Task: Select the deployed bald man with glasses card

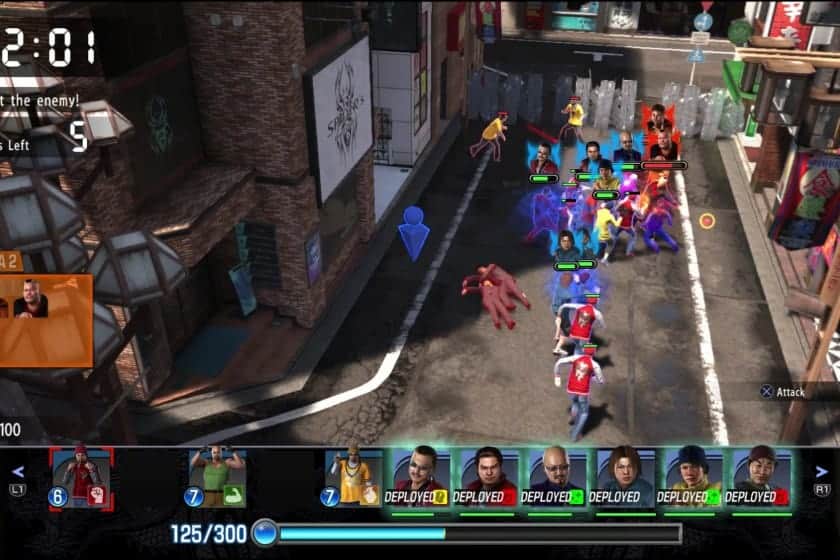Action: tap(555, 477)
